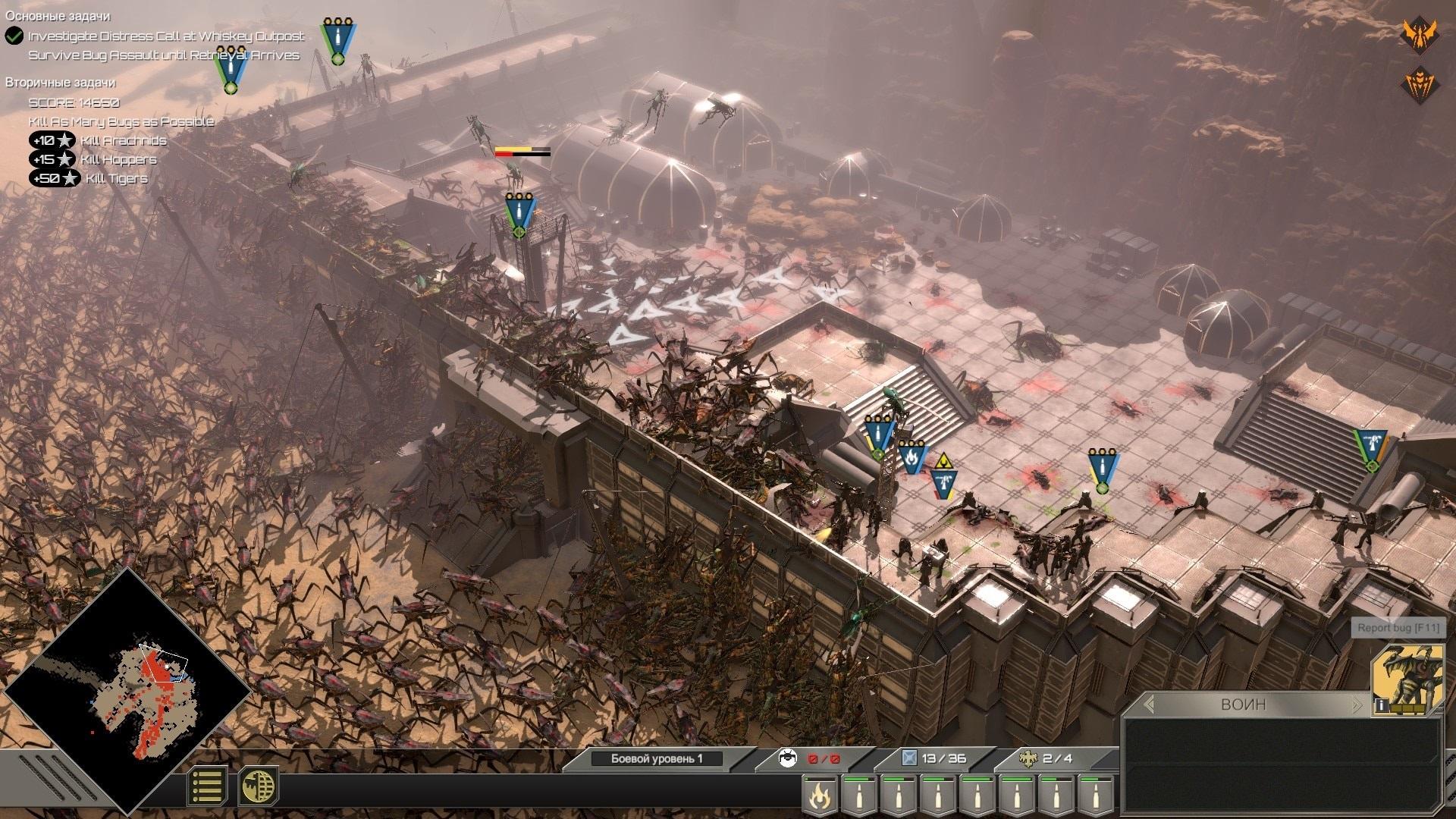Viewport: 1456px width, 819px height.
Task: Show next unit with right arrow
Action: 1357,704
